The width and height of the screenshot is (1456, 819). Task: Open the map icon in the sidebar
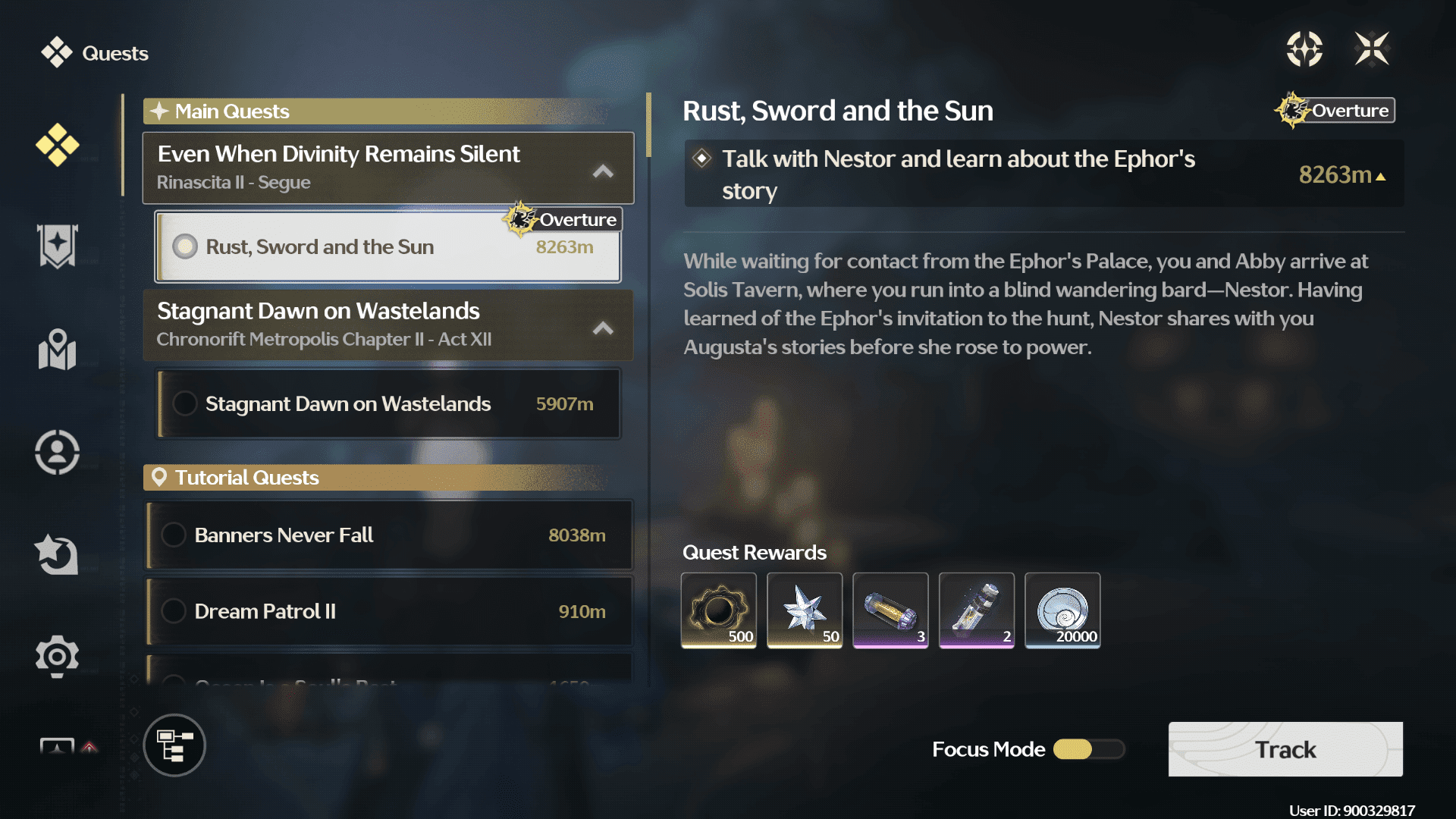57,350
